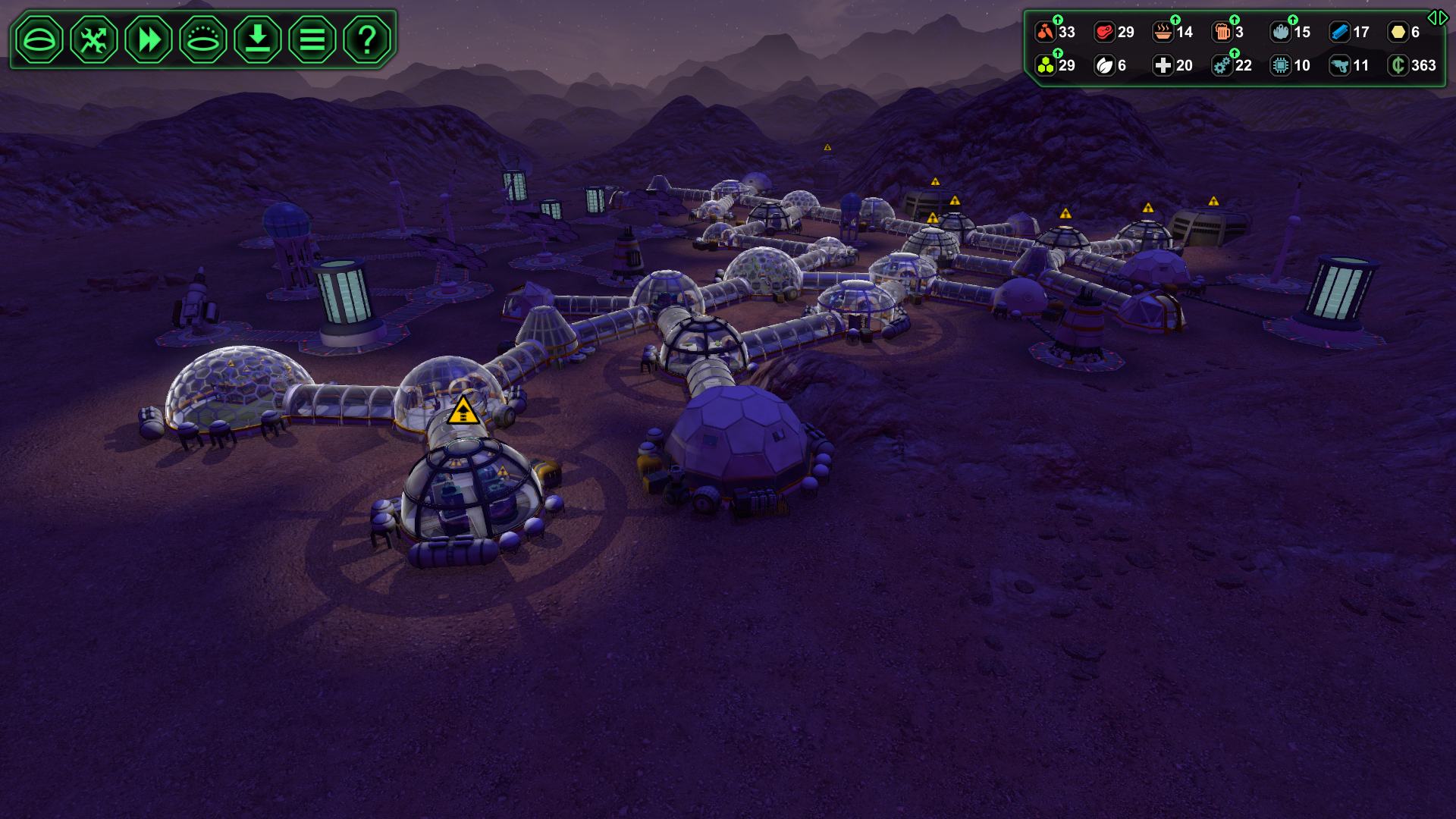Toggle fast-forward game speed
1456x819 pixels.
pos(149,39)
